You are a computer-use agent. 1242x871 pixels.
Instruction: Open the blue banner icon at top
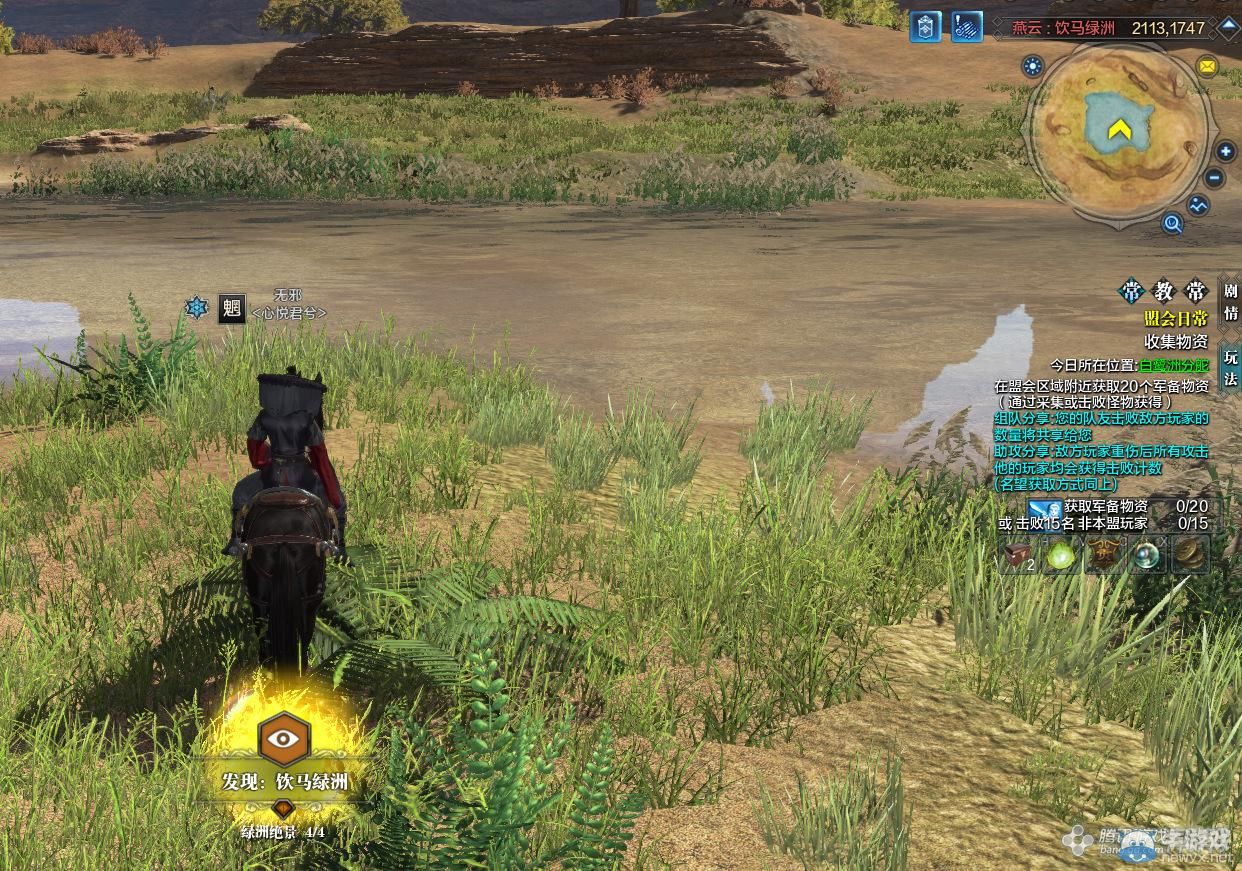coord(925,27)
